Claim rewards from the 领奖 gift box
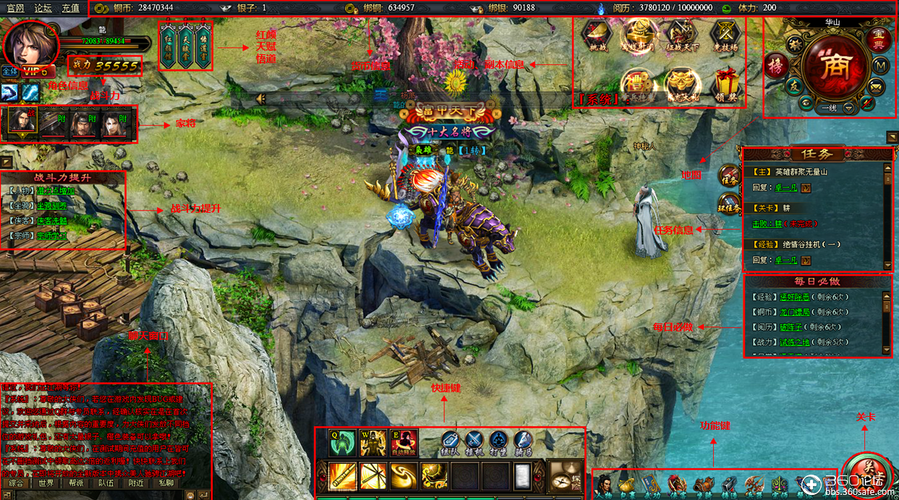899x500 pixels. click(727, 86)
